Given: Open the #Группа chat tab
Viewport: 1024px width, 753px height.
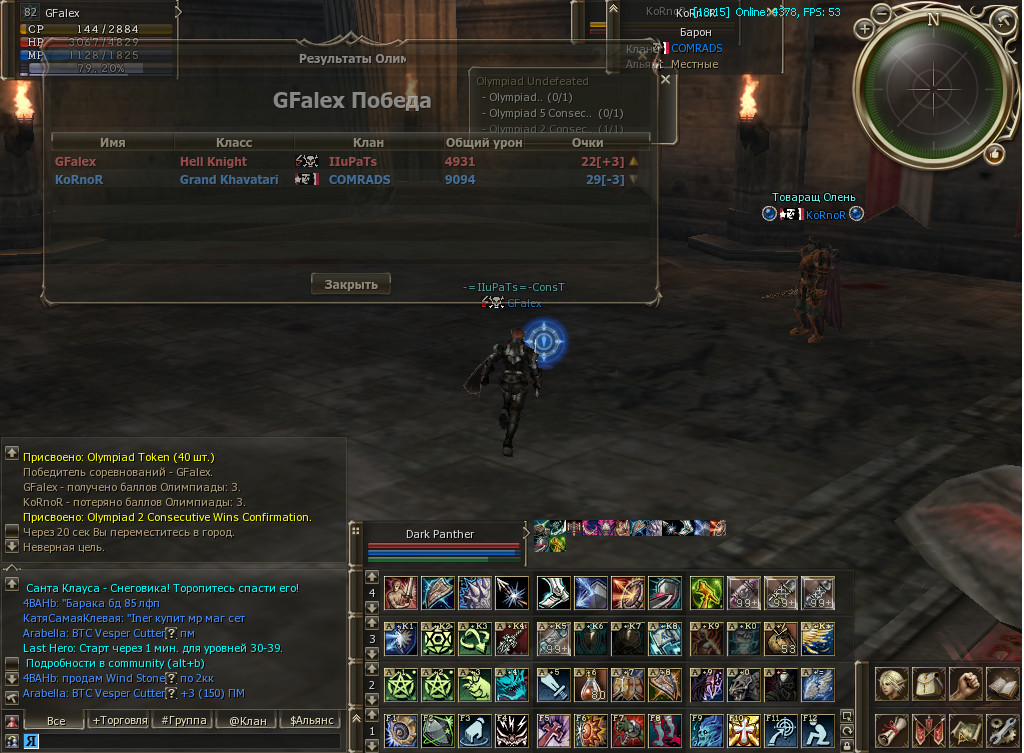Looking at the screenshot, I should (183, 720).
